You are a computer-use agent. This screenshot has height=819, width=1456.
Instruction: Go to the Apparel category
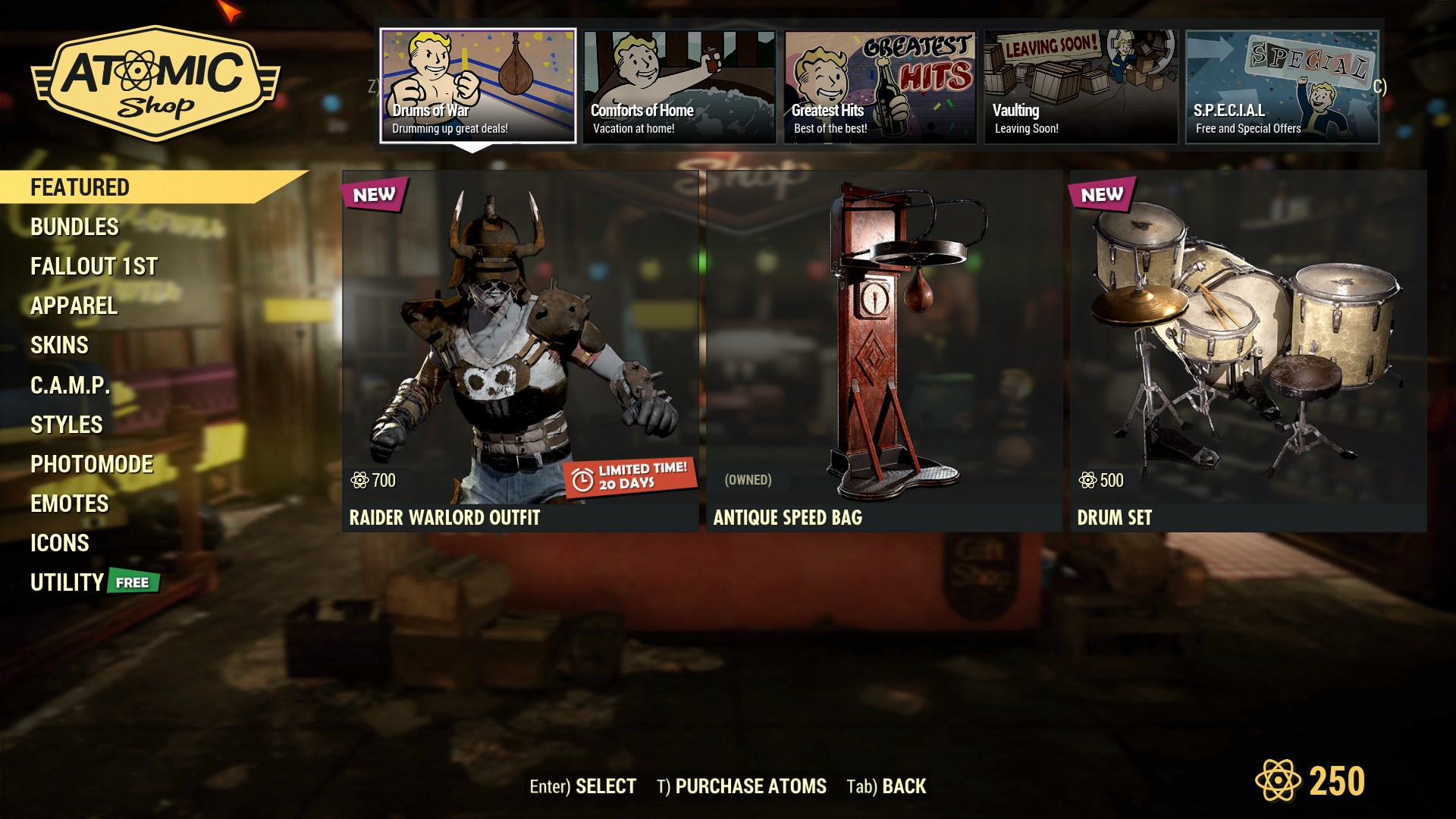(x=74, y=306)
